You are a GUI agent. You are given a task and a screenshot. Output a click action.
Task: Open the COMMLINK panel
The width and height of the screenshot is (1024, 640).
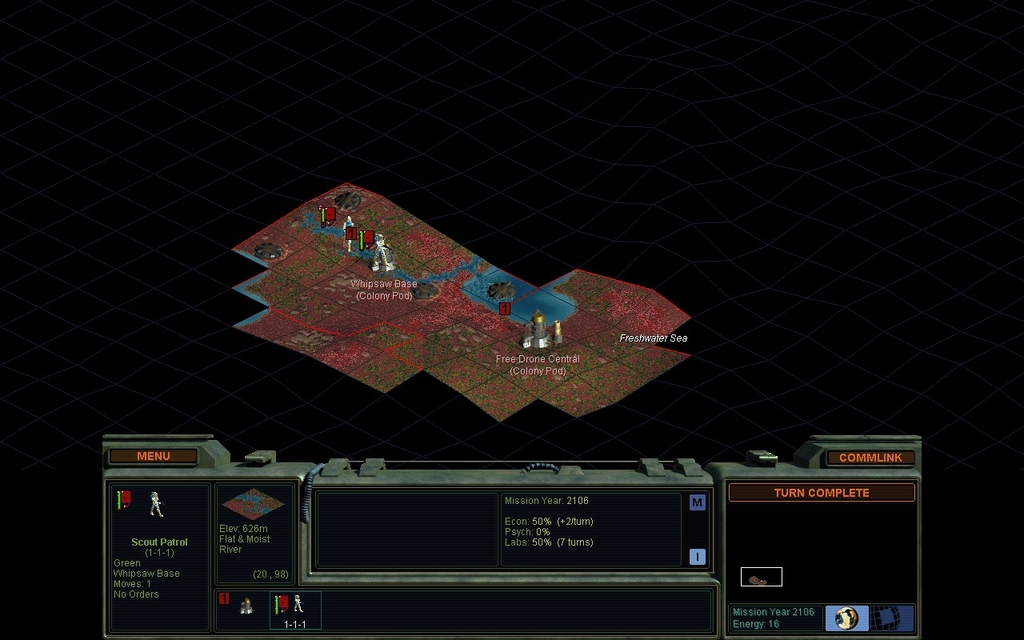point(870,457)
